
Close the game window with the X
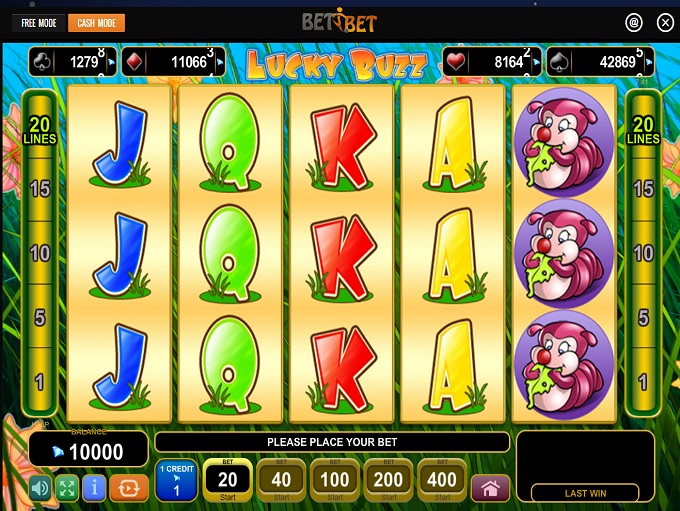pos(665,22)
